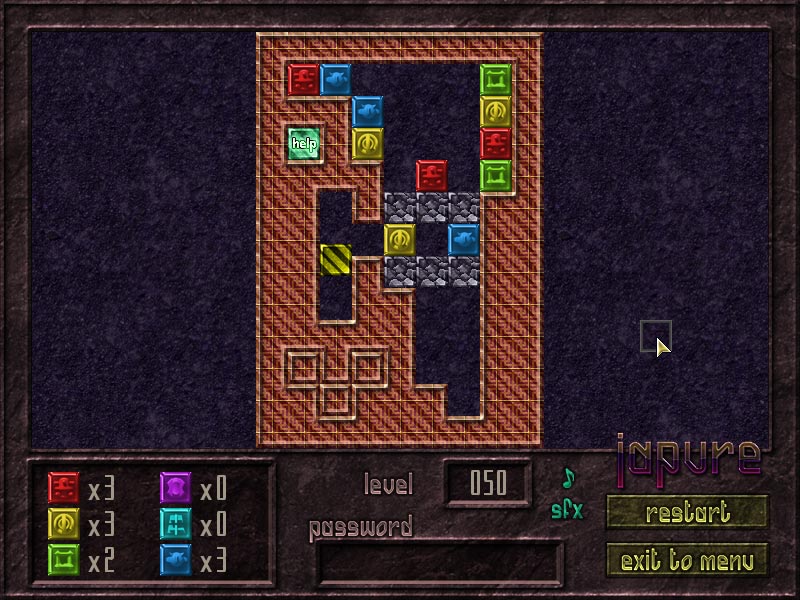
Task: Select the yellow-black striped block
Action: (x=336, y=259)
